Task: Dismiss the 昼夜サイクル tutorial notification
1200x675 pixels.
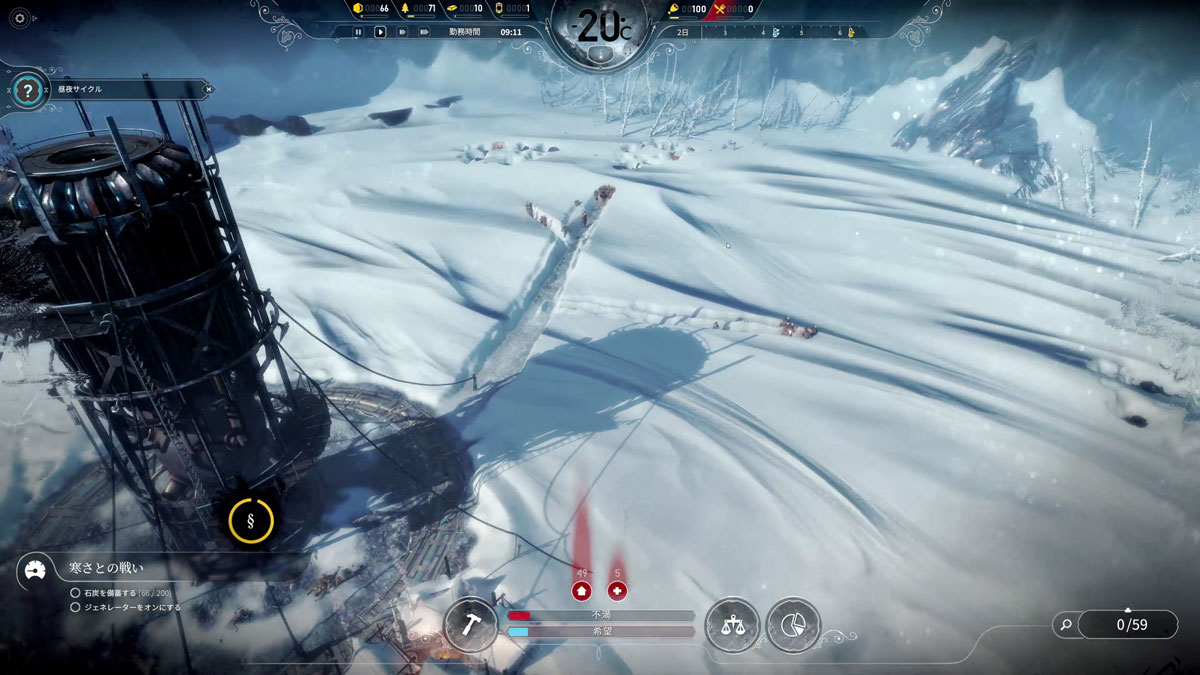Action: [207, 89]
